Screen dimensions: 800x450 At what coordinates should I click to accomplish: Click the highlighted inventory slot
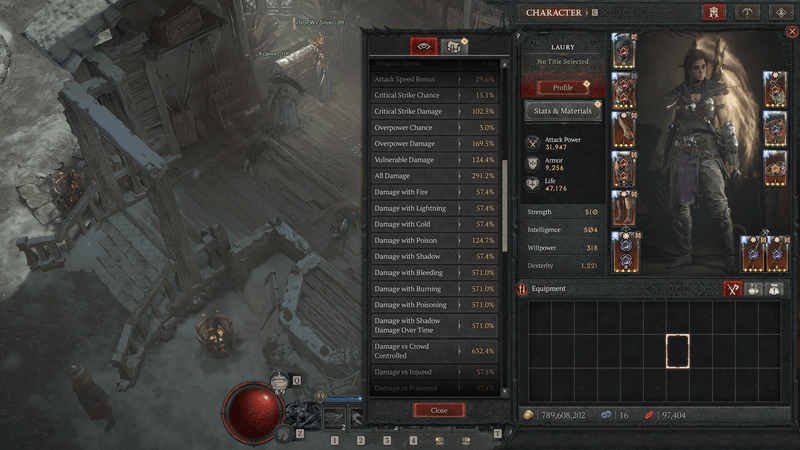coord(677,353)
